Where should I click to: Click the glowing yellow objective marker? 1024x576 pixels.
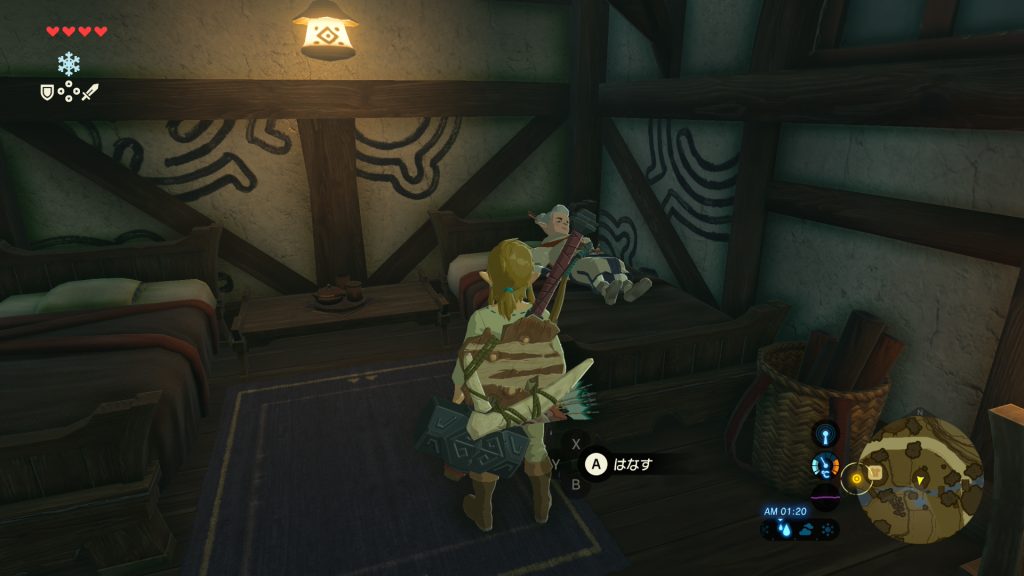(x=856, y=480)
